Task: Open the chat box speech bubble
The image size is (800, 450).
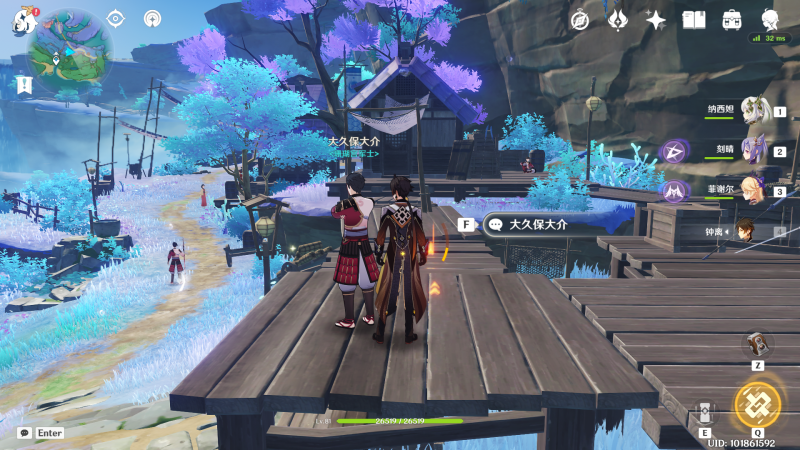Action: pos(24,433)
